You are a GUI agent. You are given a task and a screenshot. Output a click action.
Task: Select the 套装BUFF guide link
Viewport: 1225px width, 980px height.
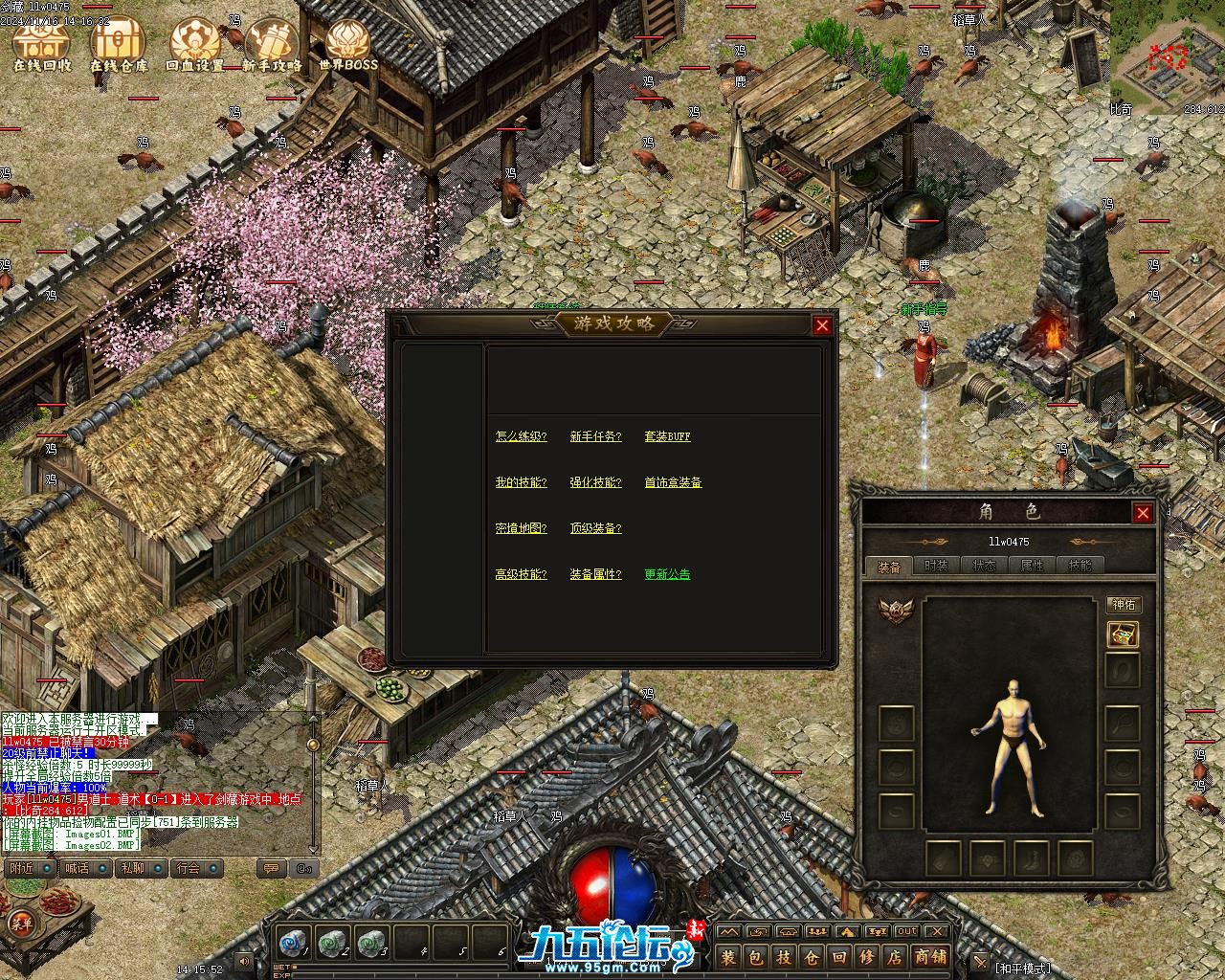click(667, 436)
